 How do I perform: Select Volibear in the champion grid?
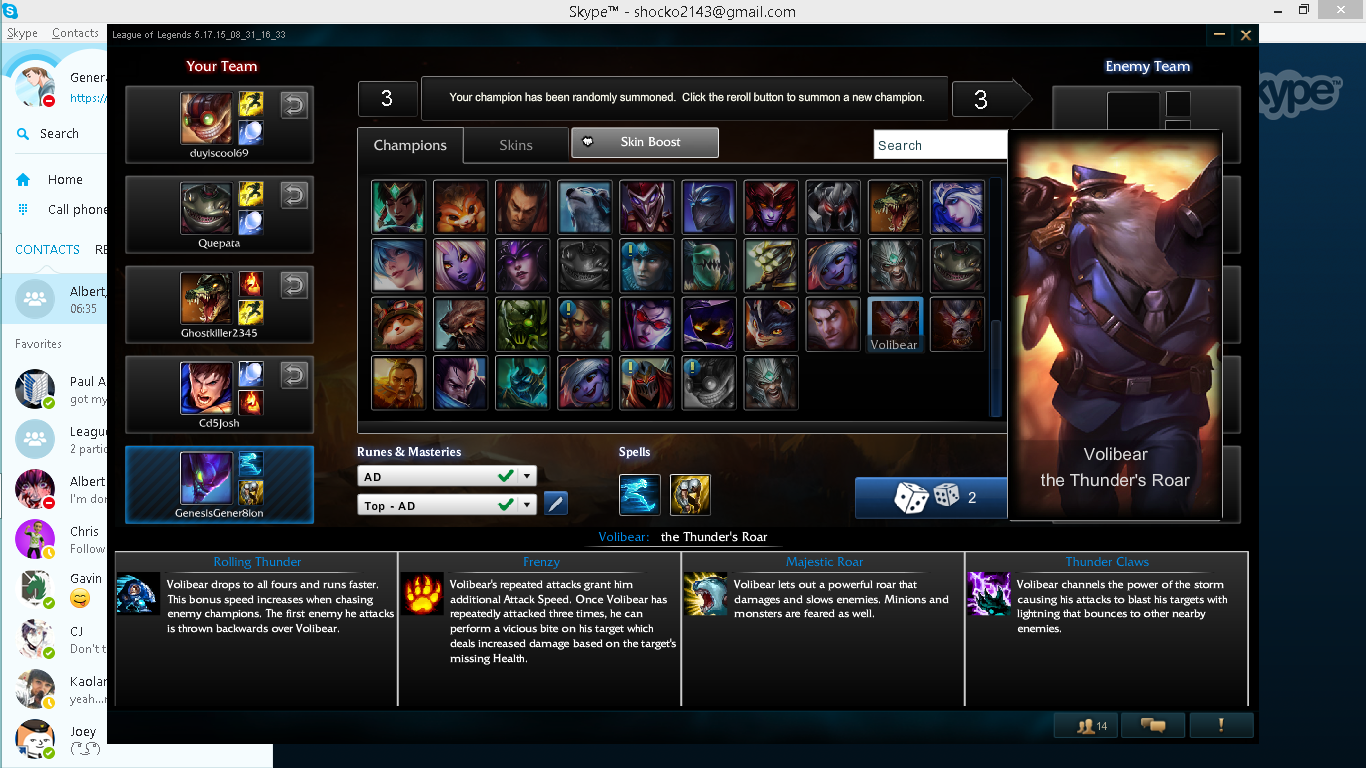click(894, 323)
